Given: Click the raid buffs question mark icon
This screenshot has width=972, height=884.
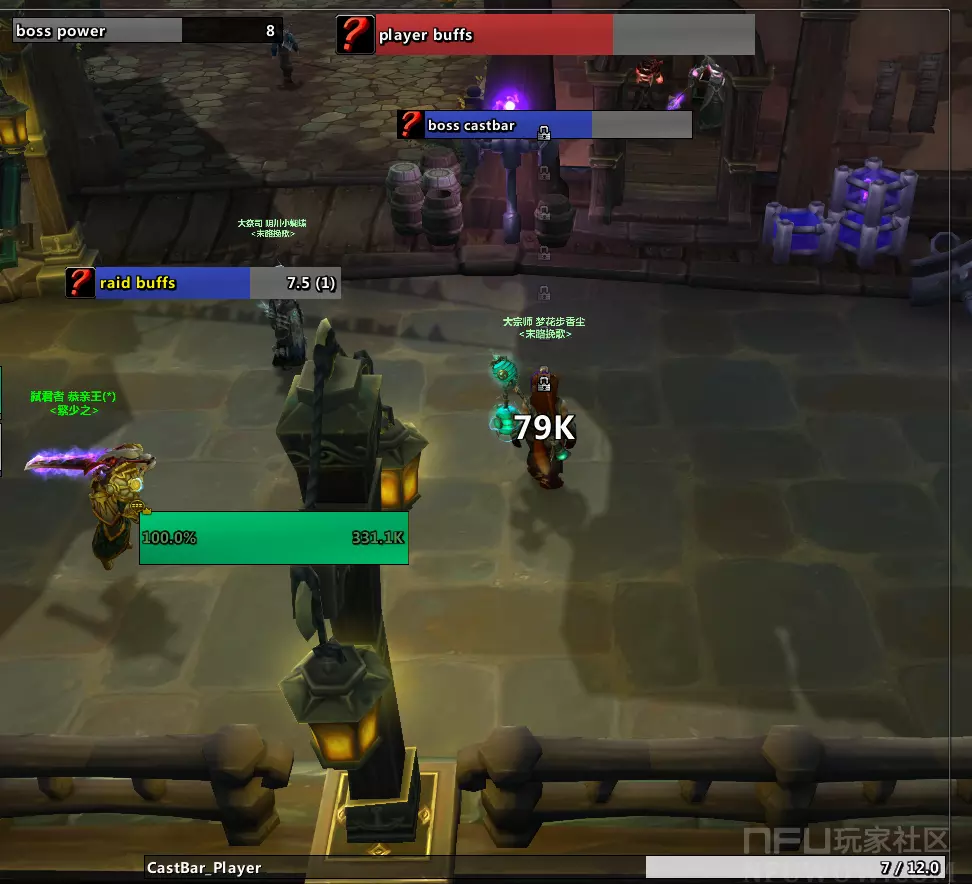Looking at the screenshot, I should click(80, 283).
